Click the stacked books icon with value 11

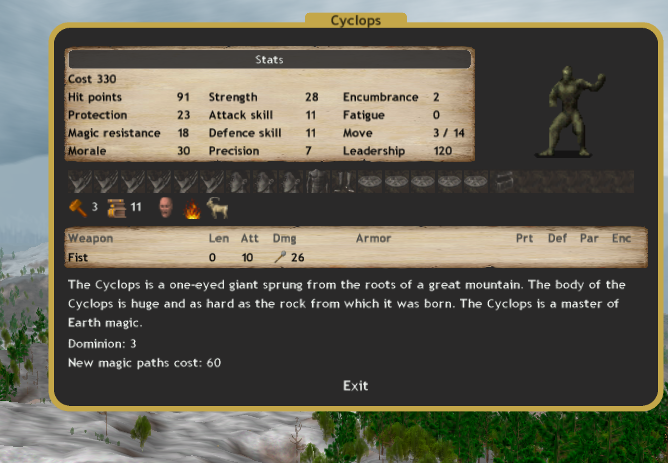pos(114,208)
